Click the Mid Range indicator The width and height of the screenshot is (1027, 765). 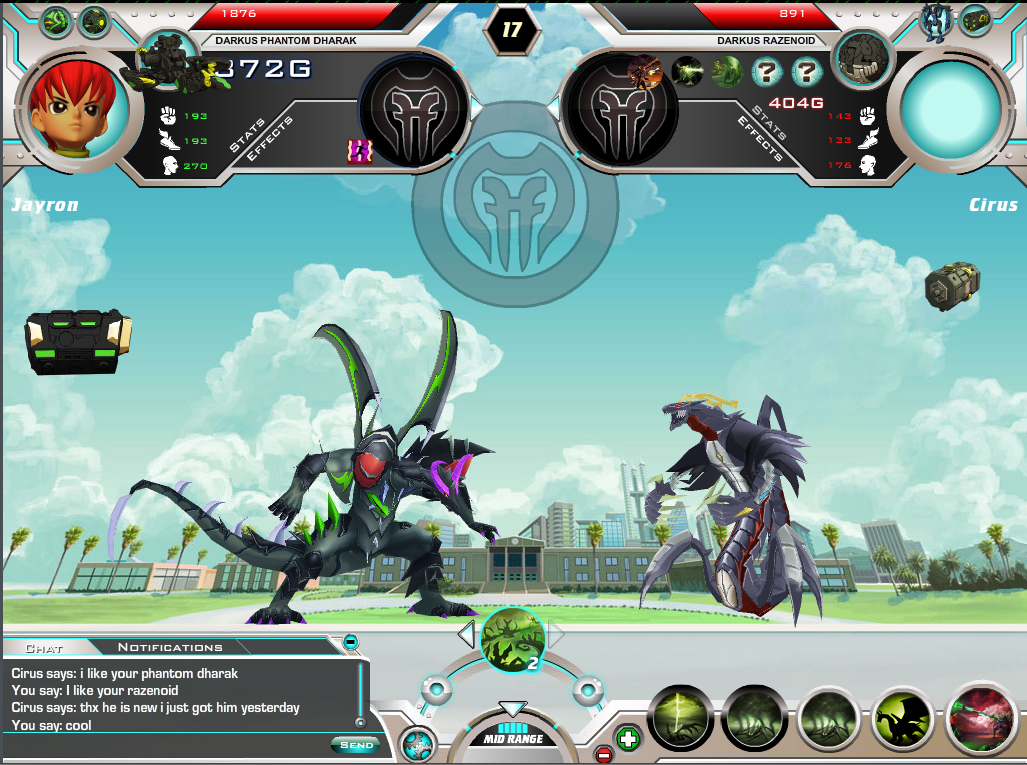(512, 739)
